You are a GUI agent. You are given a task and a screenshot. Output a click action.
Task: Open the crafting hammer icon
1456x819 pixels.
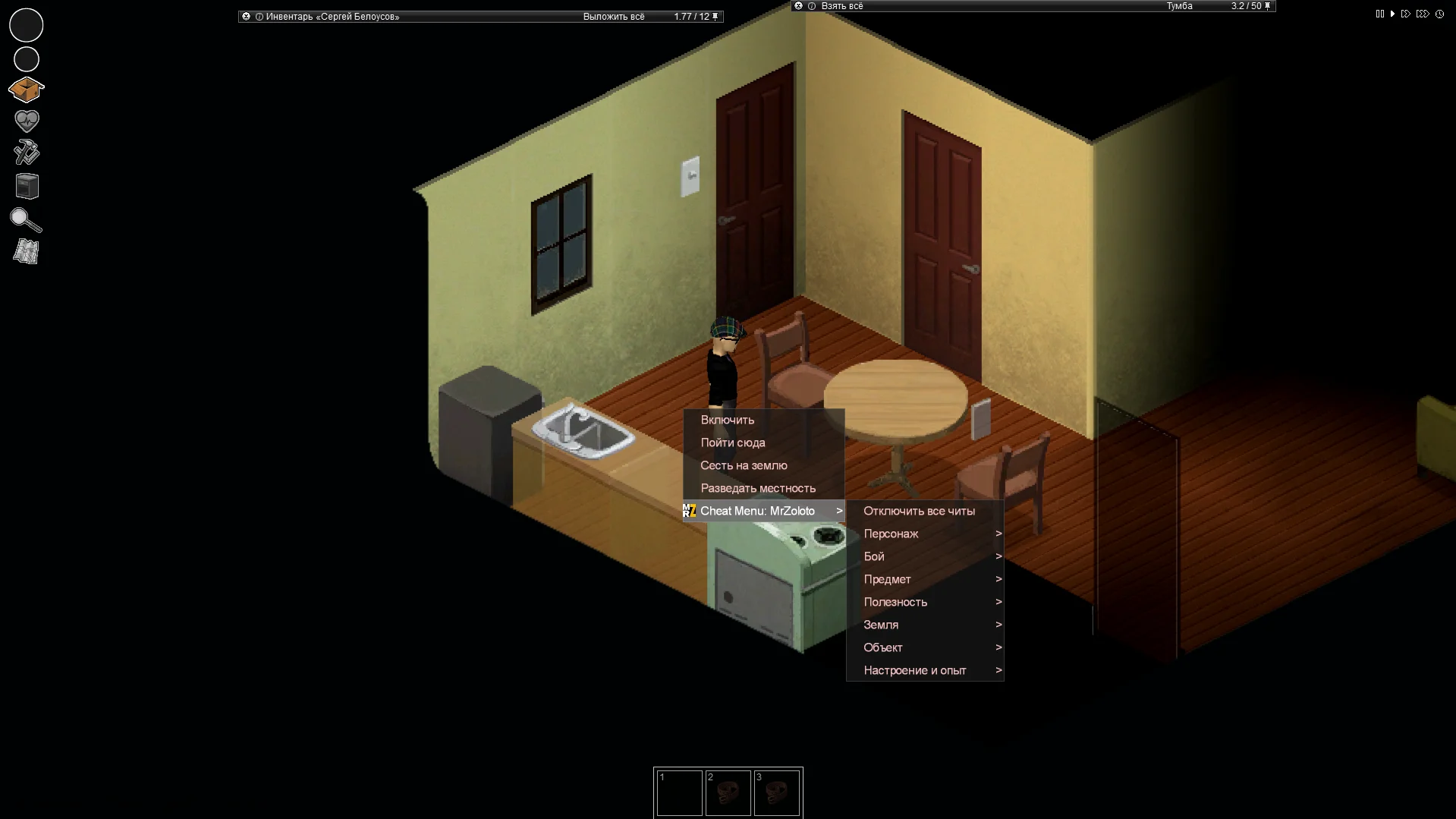pos(26,152)
